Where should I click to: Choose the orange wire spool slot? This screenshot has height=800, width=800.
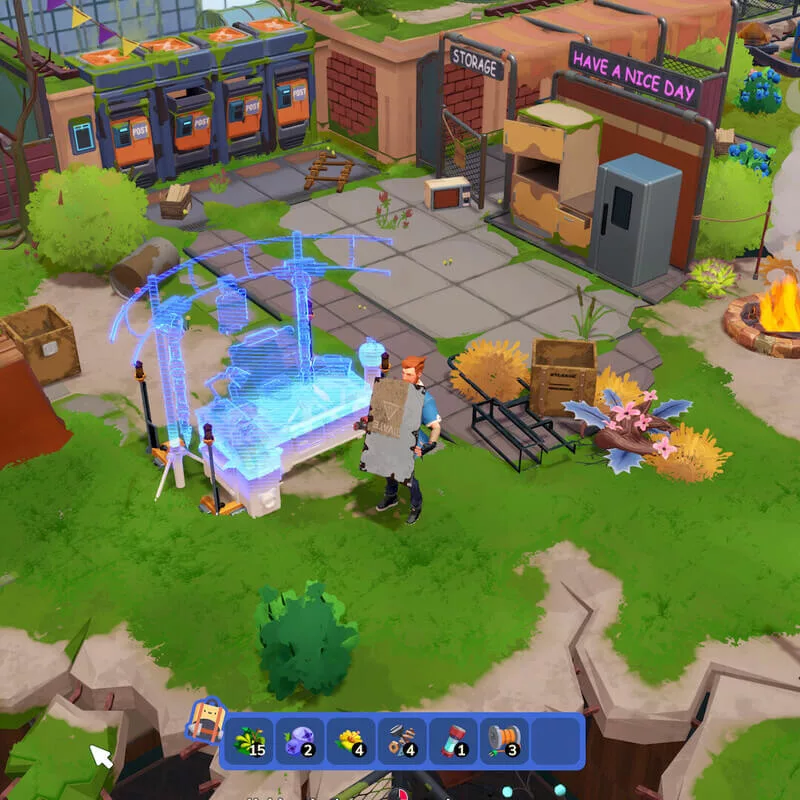point(504,741)
